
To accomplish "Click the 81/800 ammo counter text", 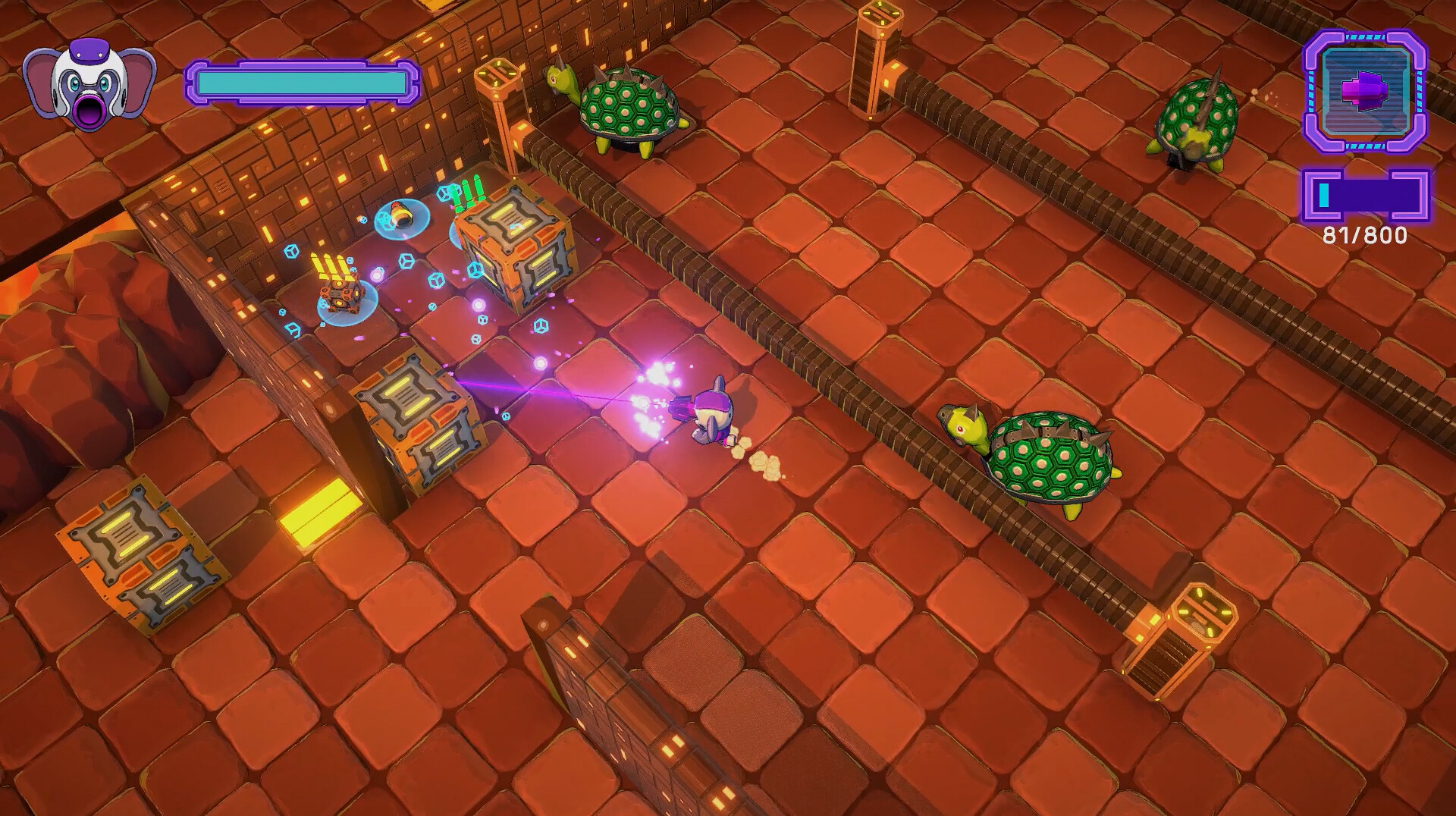I will tap(1365, 235).
